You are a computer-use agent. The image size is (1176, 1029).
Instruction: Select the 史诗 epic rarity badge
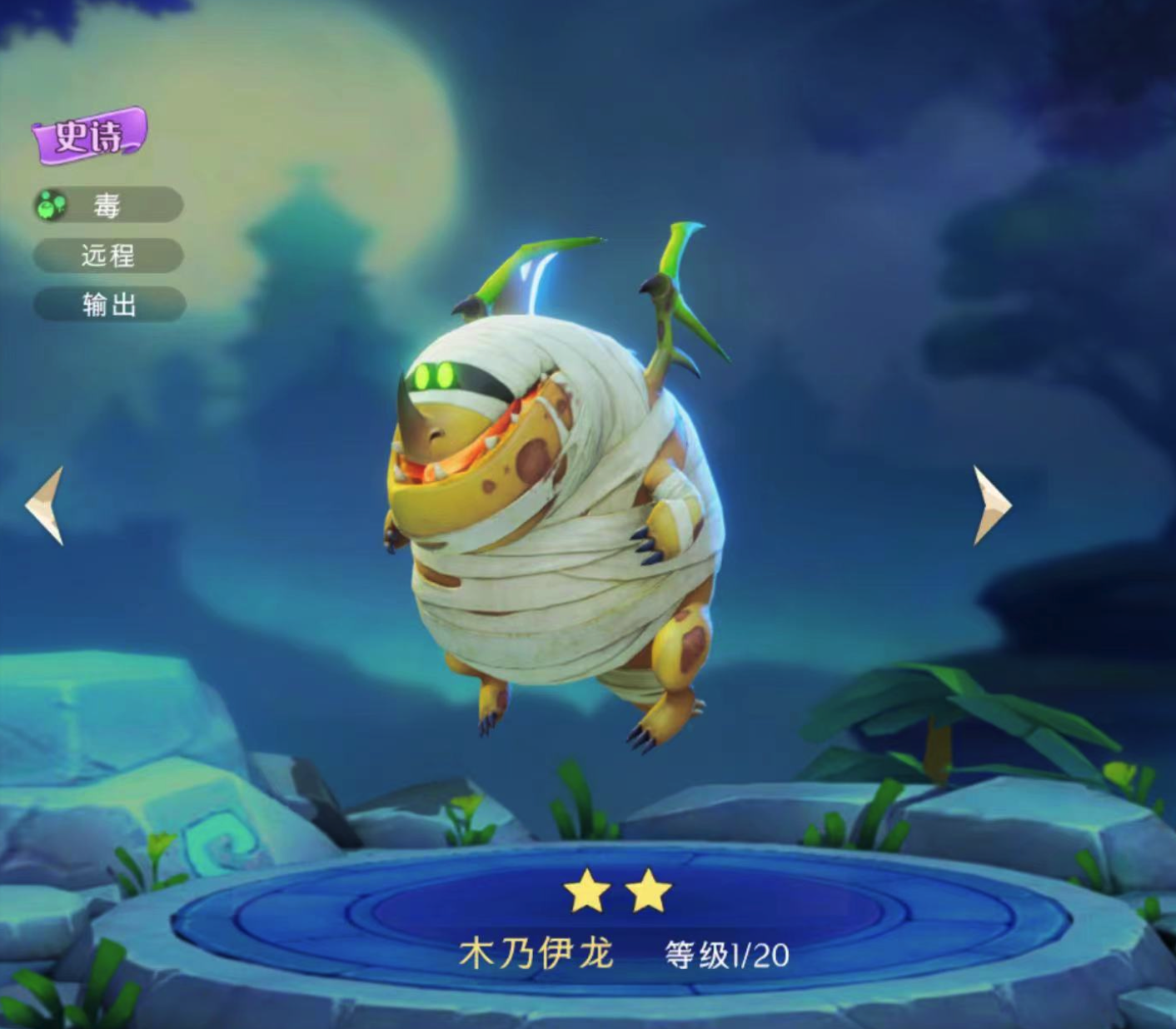pyautogui.click(x=89, y=135)
